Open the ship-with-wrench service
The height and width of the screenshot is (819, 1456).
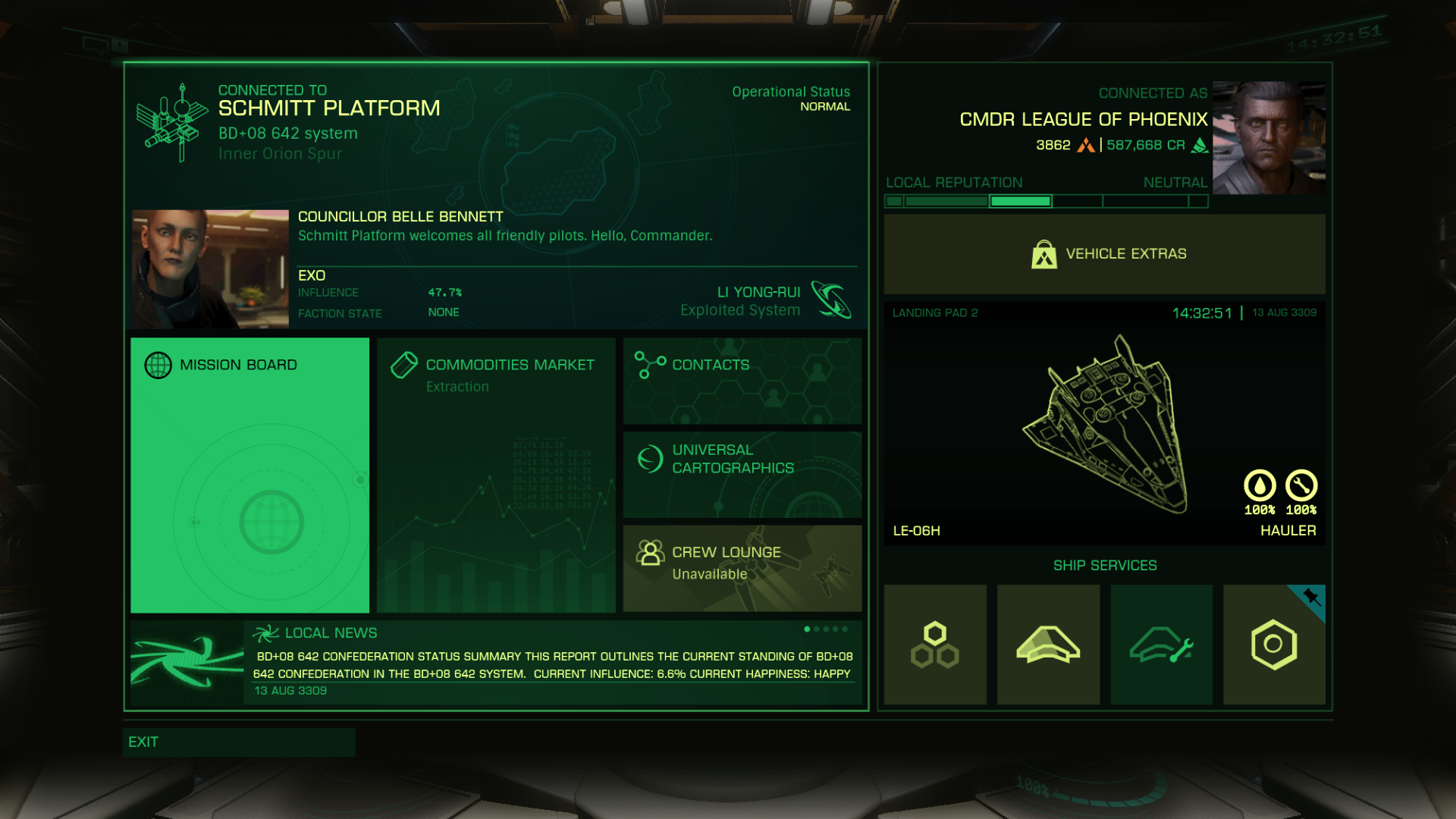[1161, 645]
